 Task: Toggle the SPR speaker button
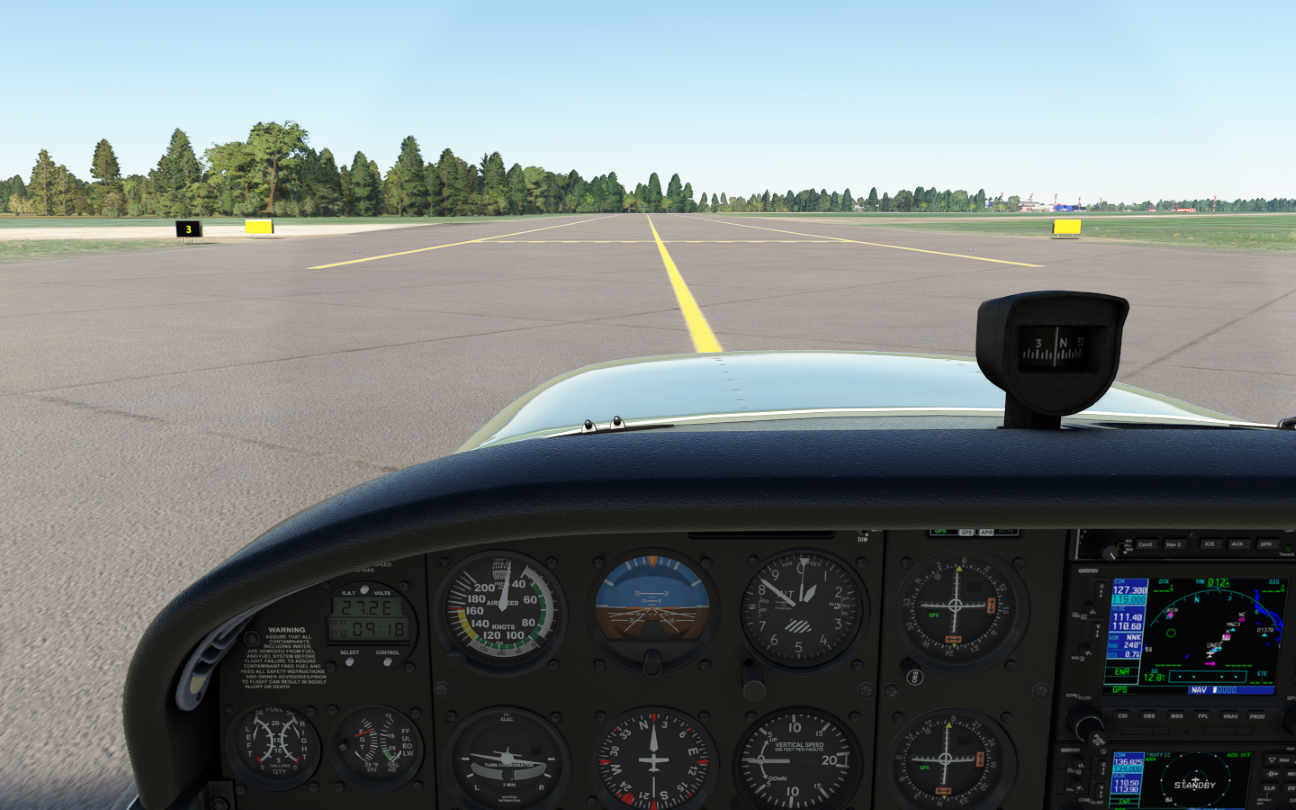(x=1266, y=545)
